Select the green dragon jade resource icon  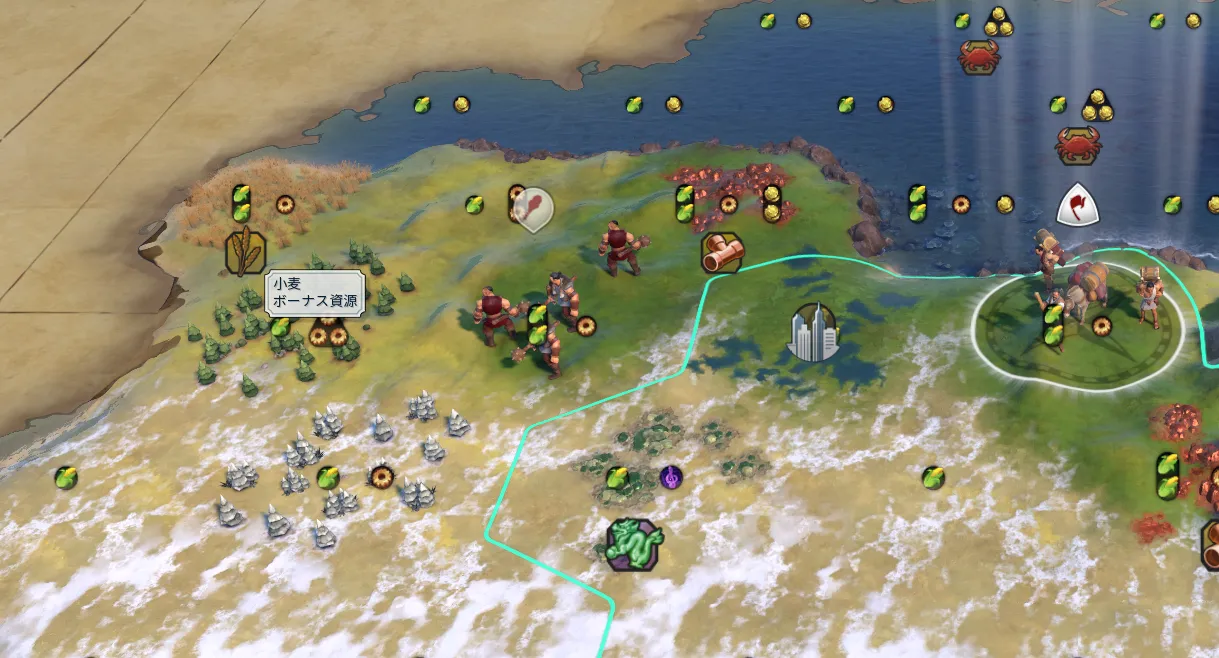tap(635, 544)
